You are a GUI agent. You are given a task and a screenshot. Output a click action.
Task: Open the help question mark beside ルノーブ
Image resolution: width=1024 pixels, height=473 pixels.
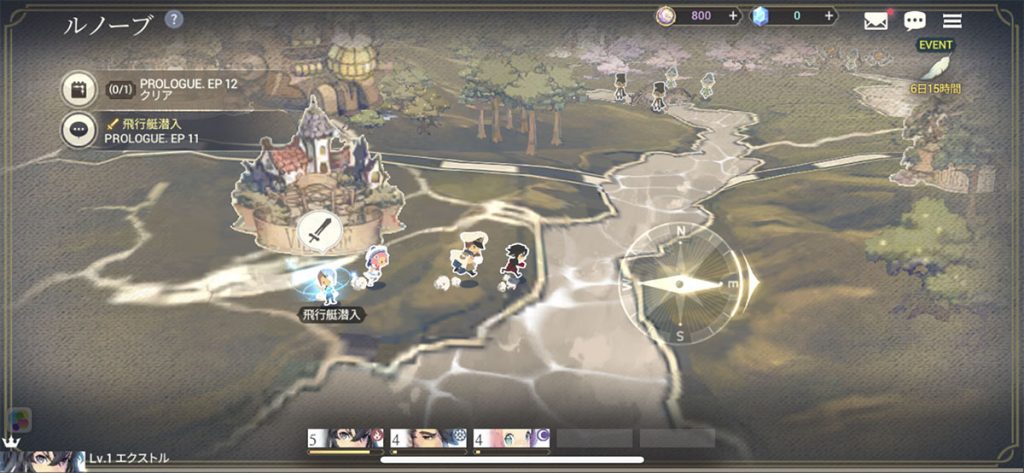click(x=174, y=20)
